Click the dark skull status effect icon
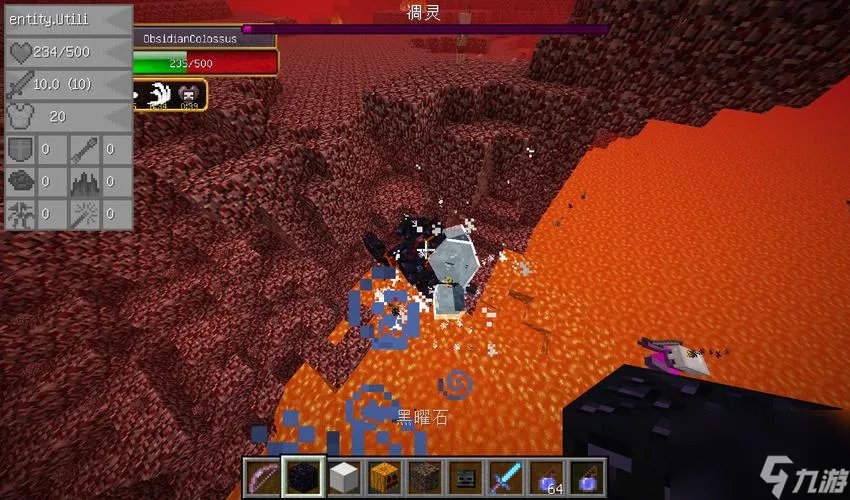The width and height of the screenshot is (850, 500). tap(189, 94)
